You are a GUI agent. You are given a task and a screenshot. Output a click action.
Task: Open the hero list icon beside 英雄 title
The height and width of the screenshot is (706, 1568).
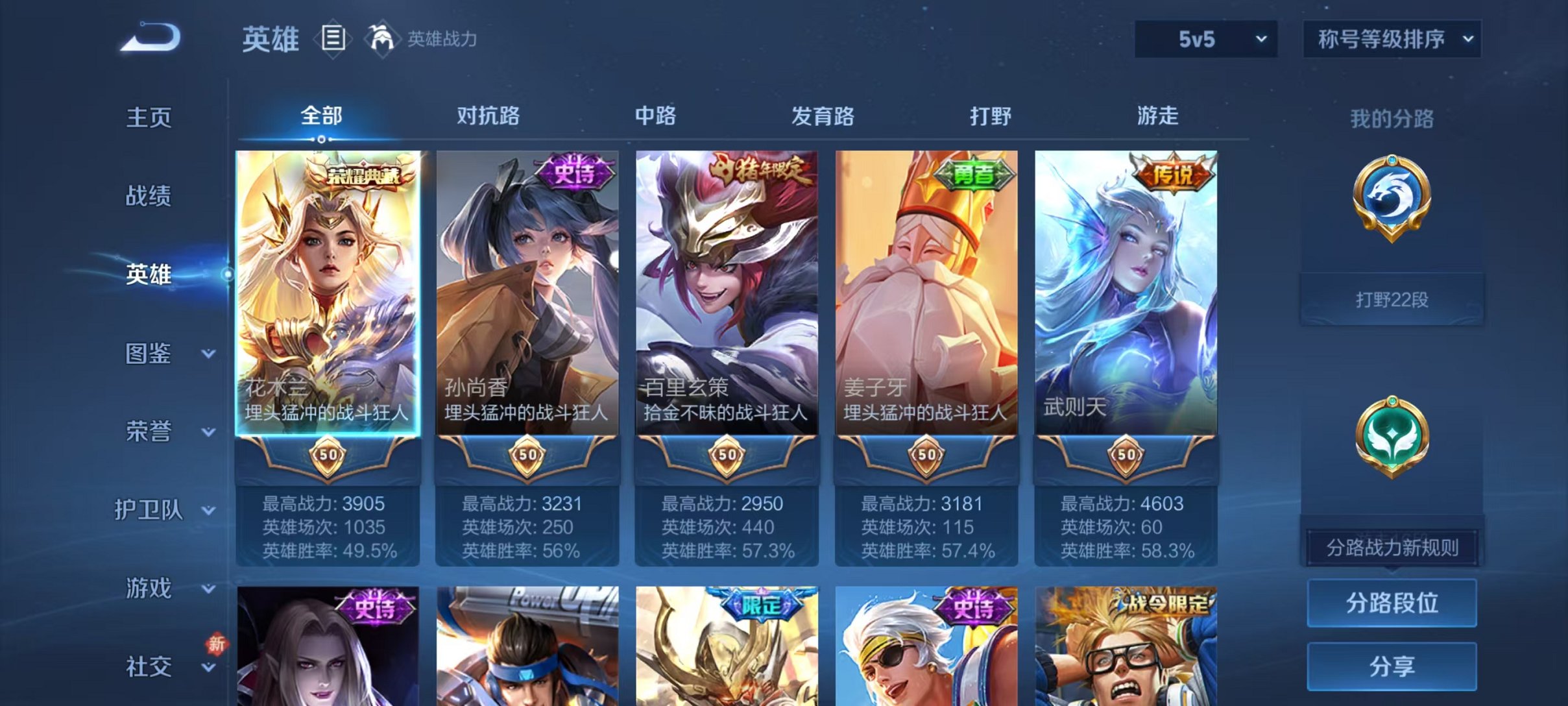pyautogui.click(x=332, y=39)
